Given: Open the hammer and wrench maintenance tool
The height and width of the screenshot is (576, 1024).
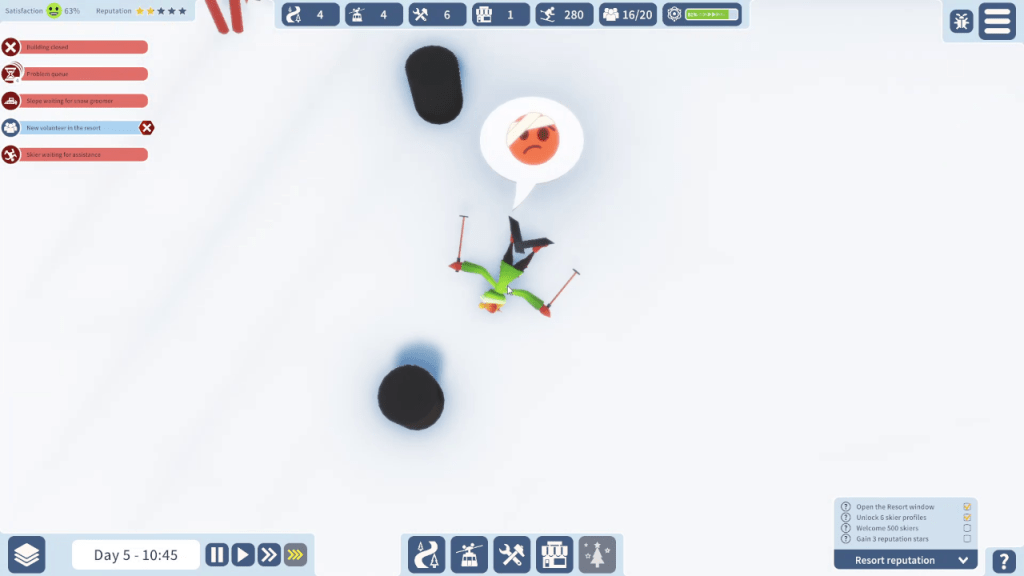Looking at the screenshot, I should coord(512,554).
